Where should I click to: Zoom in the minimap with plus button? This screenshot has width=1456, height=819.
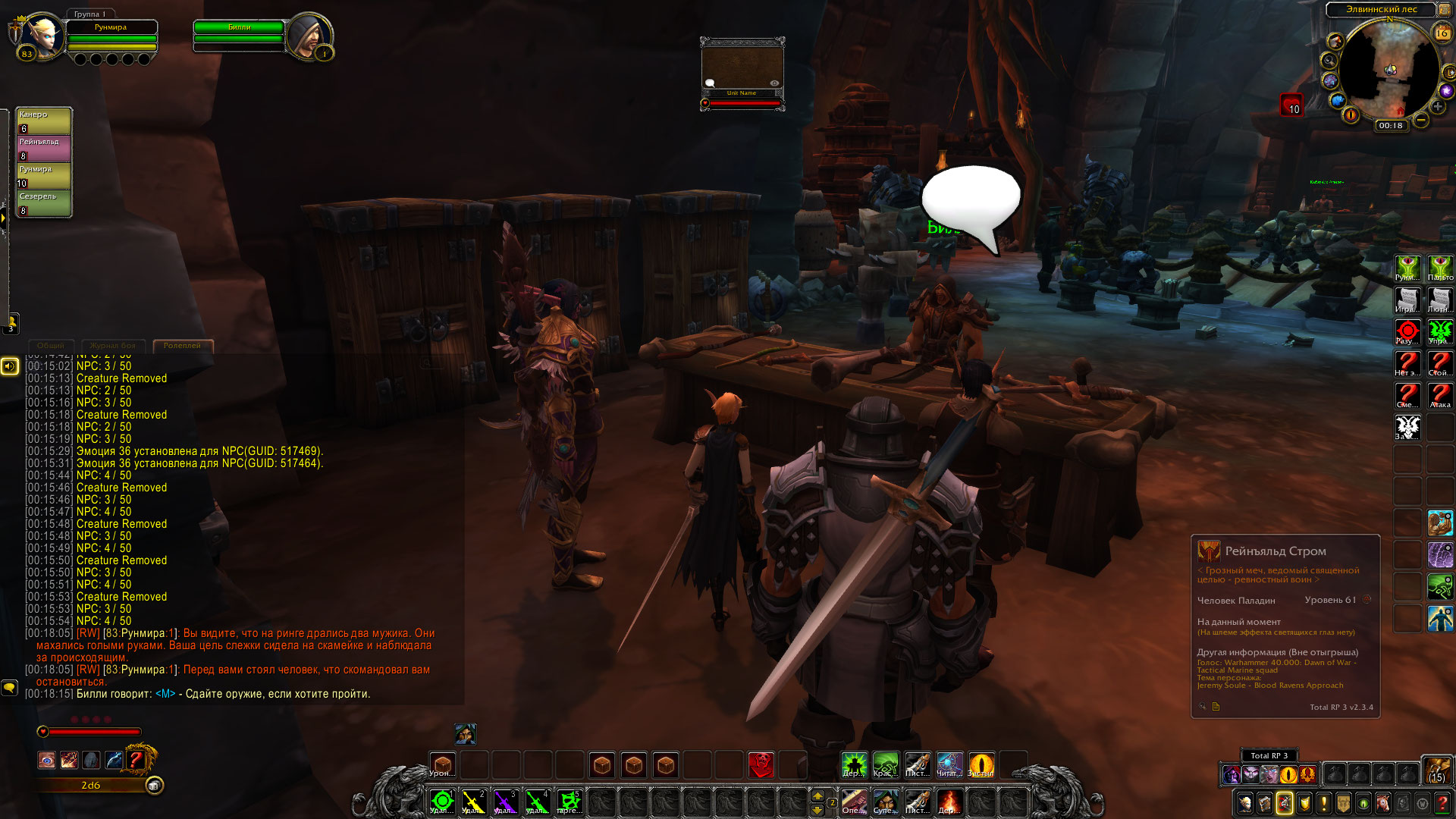[x=1438, y=107]
